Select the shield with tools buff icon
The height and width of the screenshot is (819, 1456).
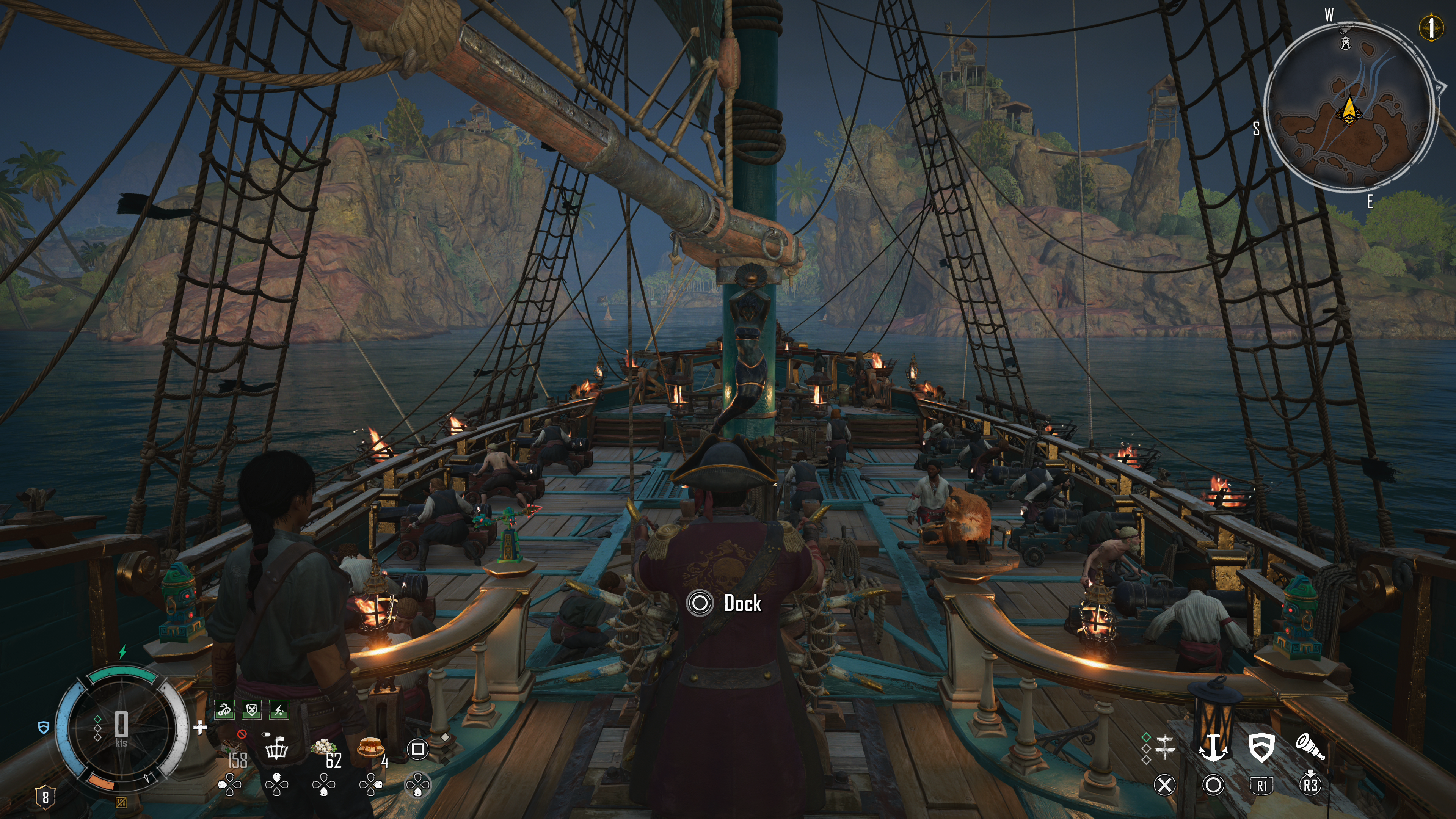pos(251,710)
